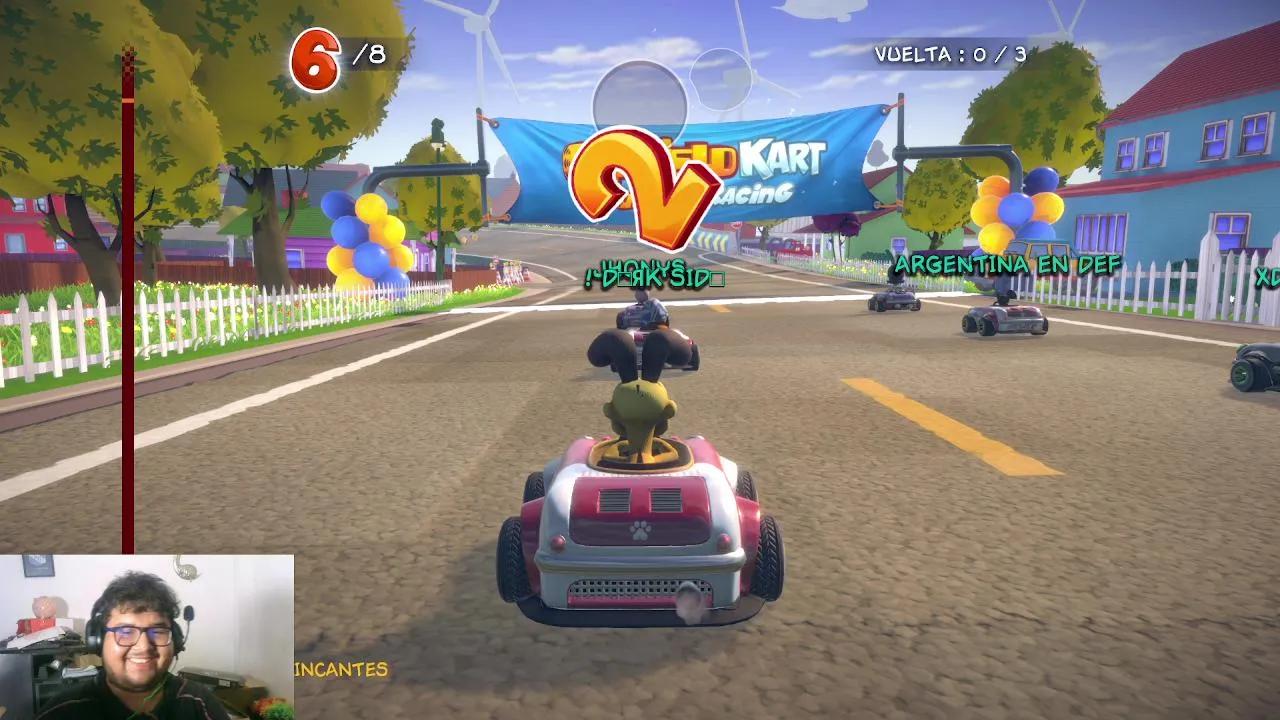Select the large primary item slot circle
The height and width of the screenshot is (720, 1280).
tap(640, 106)
